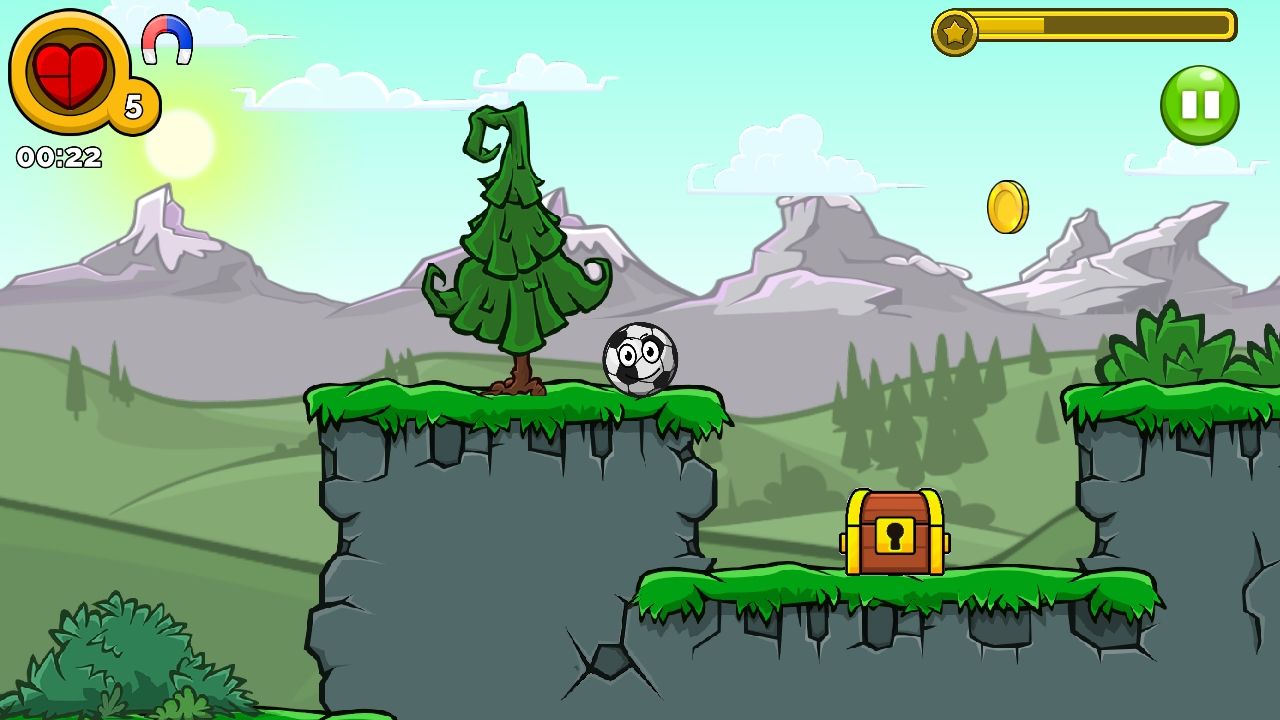Click the treasure chest on the lower platform
The height and width of the screenshot is (720, 1280).
[x=893, y=530]
